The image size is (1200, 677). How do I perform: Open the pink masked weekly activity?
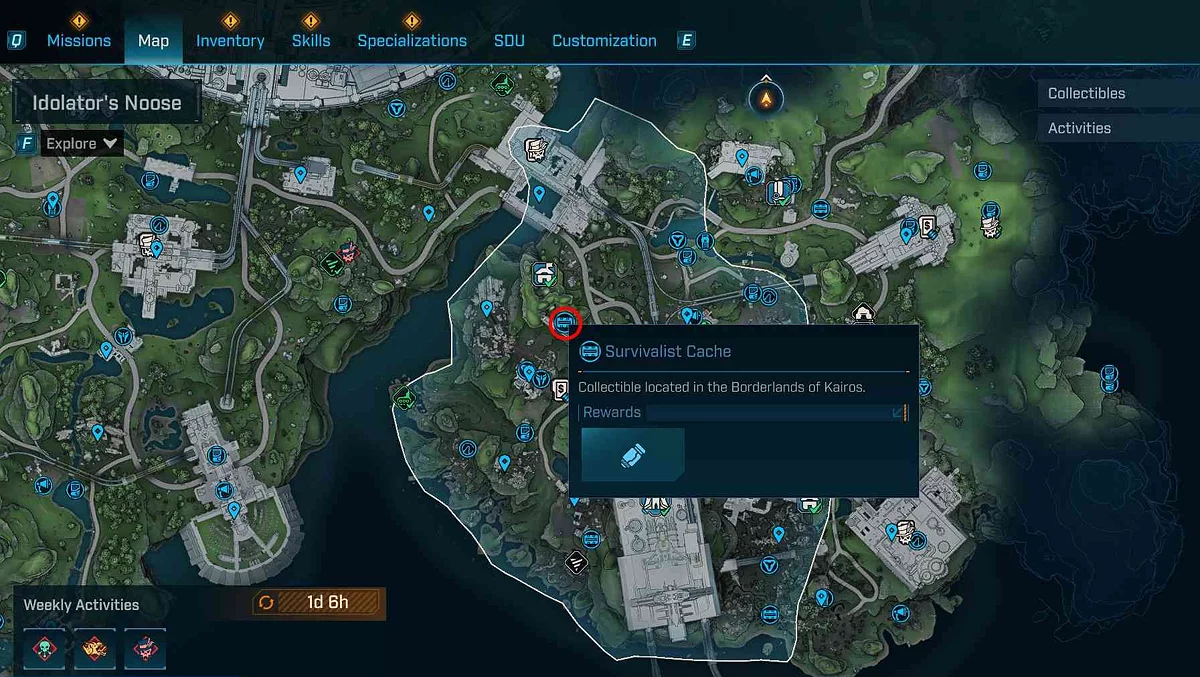coord(144,648)
